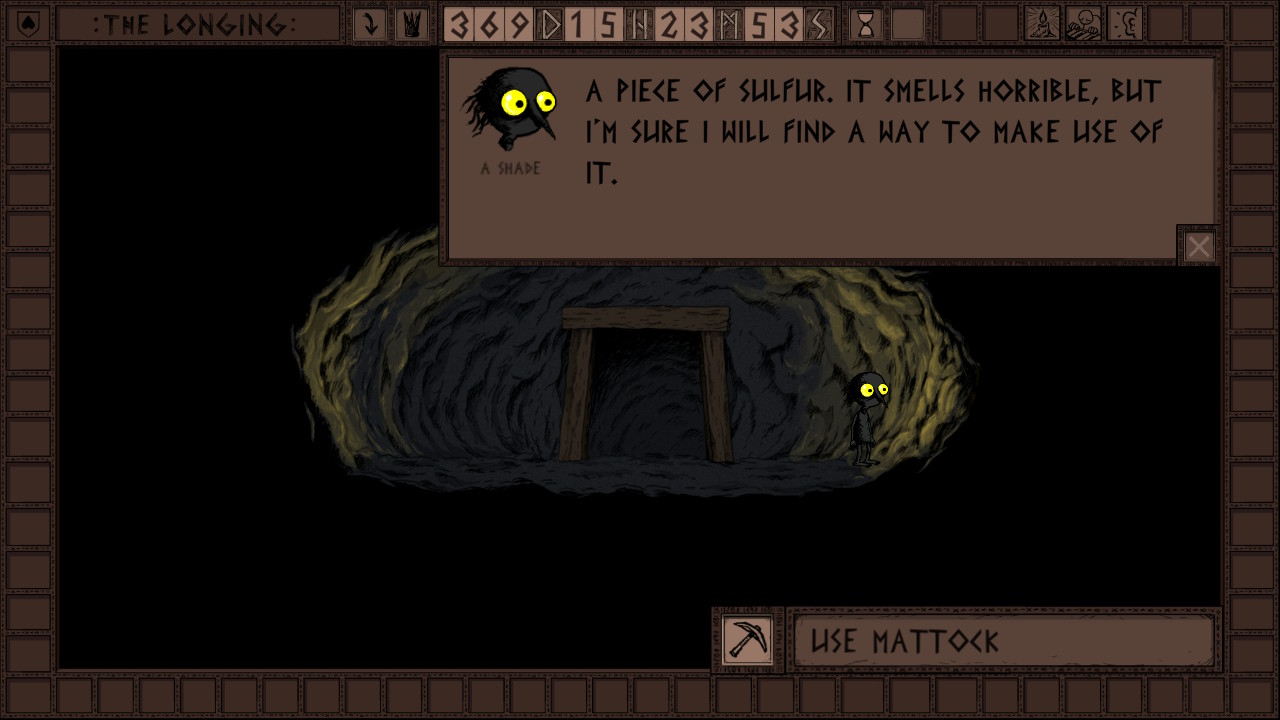1280x720 pixels.
Task: Use the mattock action button
Action: point(1003,641)
